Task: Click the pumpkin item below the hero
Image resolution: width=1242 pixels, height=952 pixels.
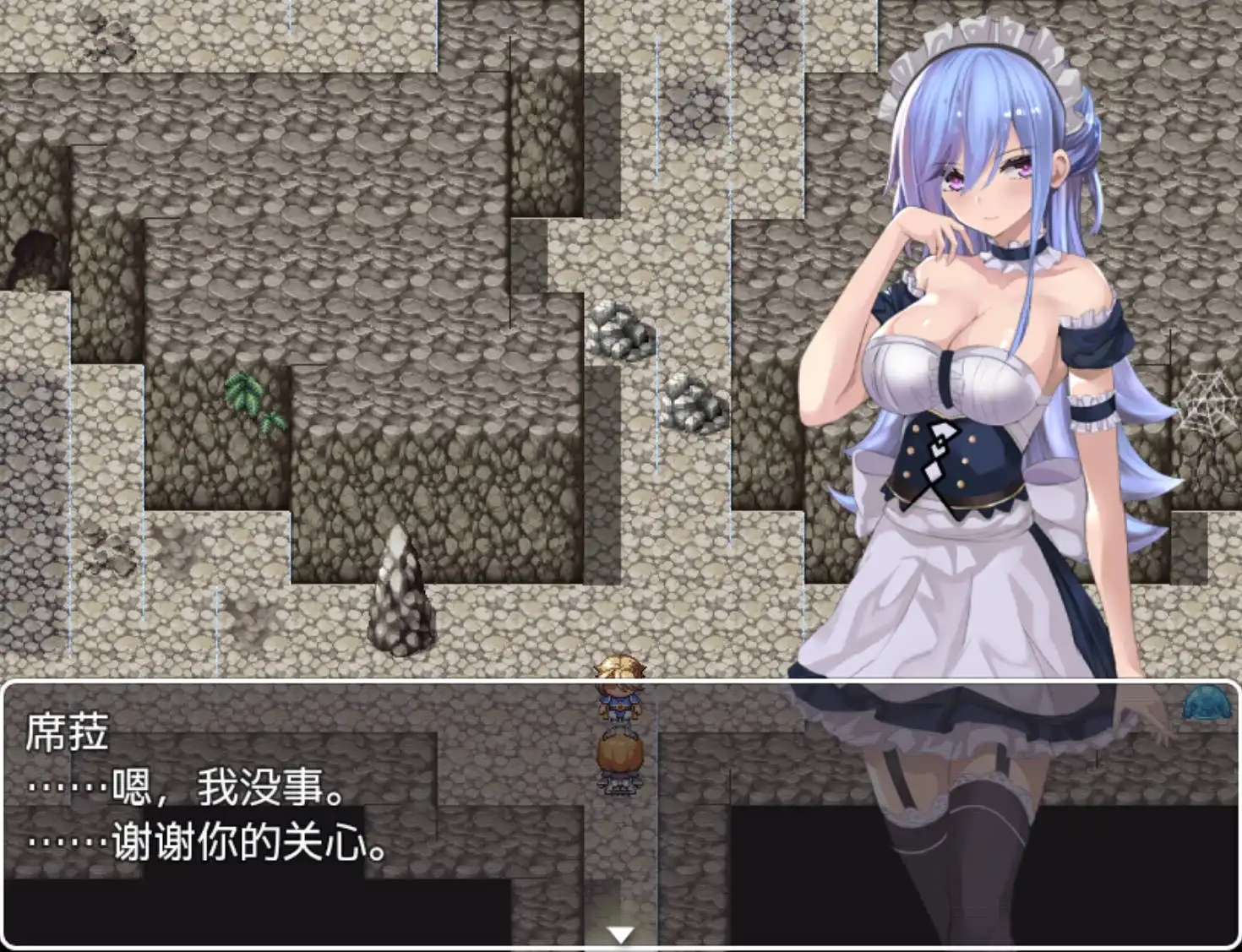Action: point(619,754)
